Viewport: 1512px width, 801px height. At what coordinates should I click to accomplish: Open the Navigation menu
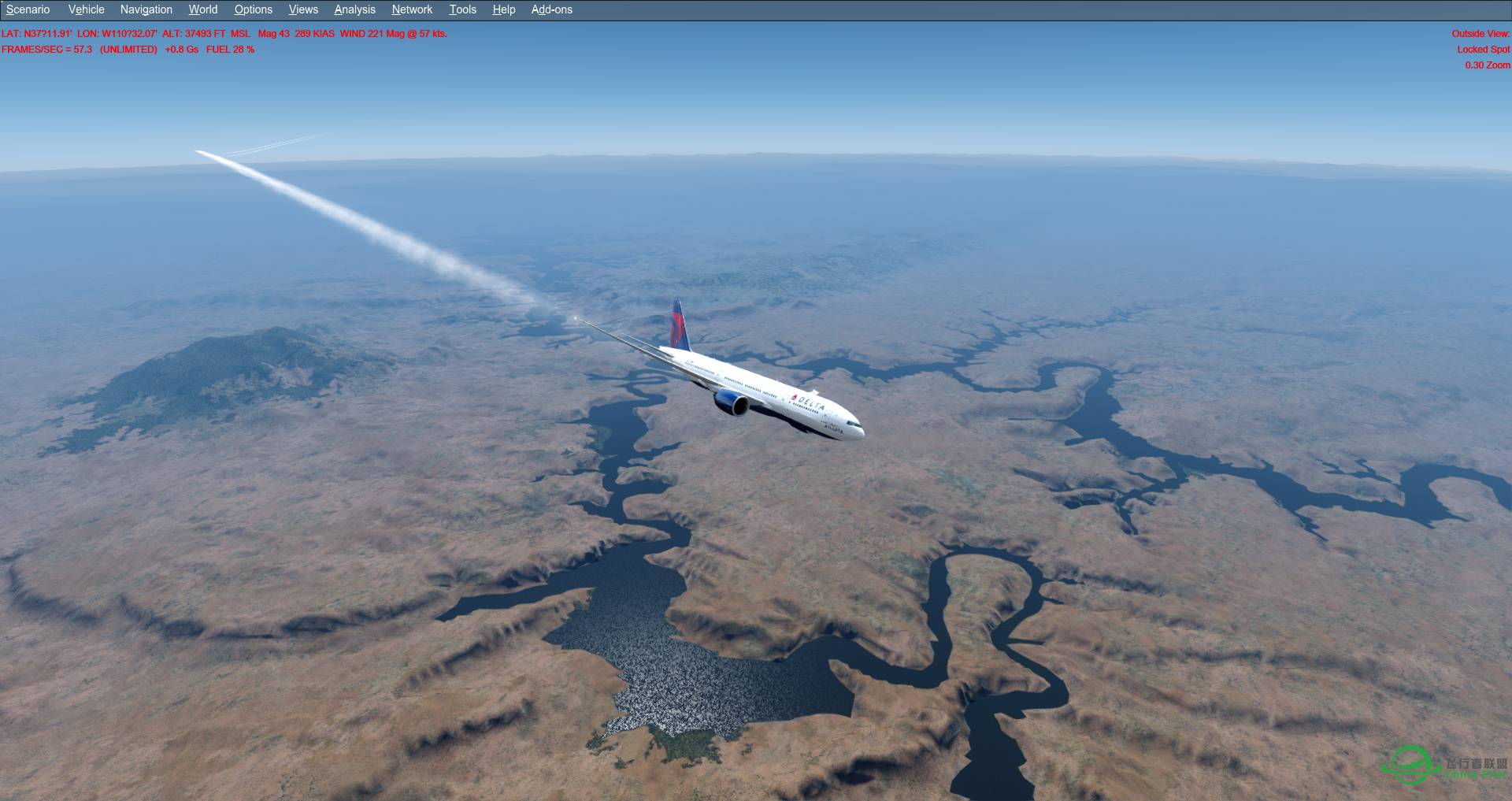pyautogui.click(x=145, y=9)
